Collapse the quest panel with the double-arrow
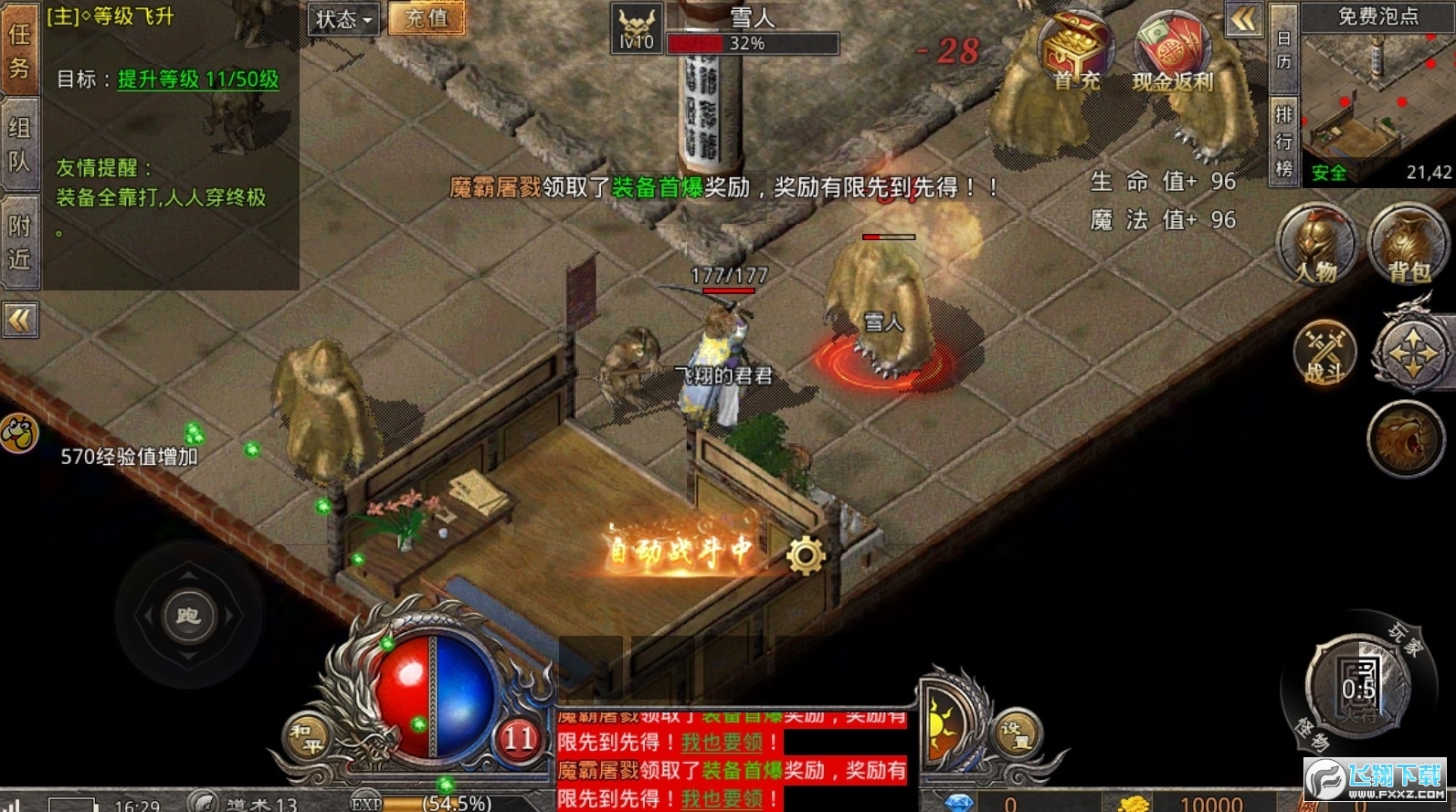The width and height of the screenshot is (1456, 812). coord(20,320)
